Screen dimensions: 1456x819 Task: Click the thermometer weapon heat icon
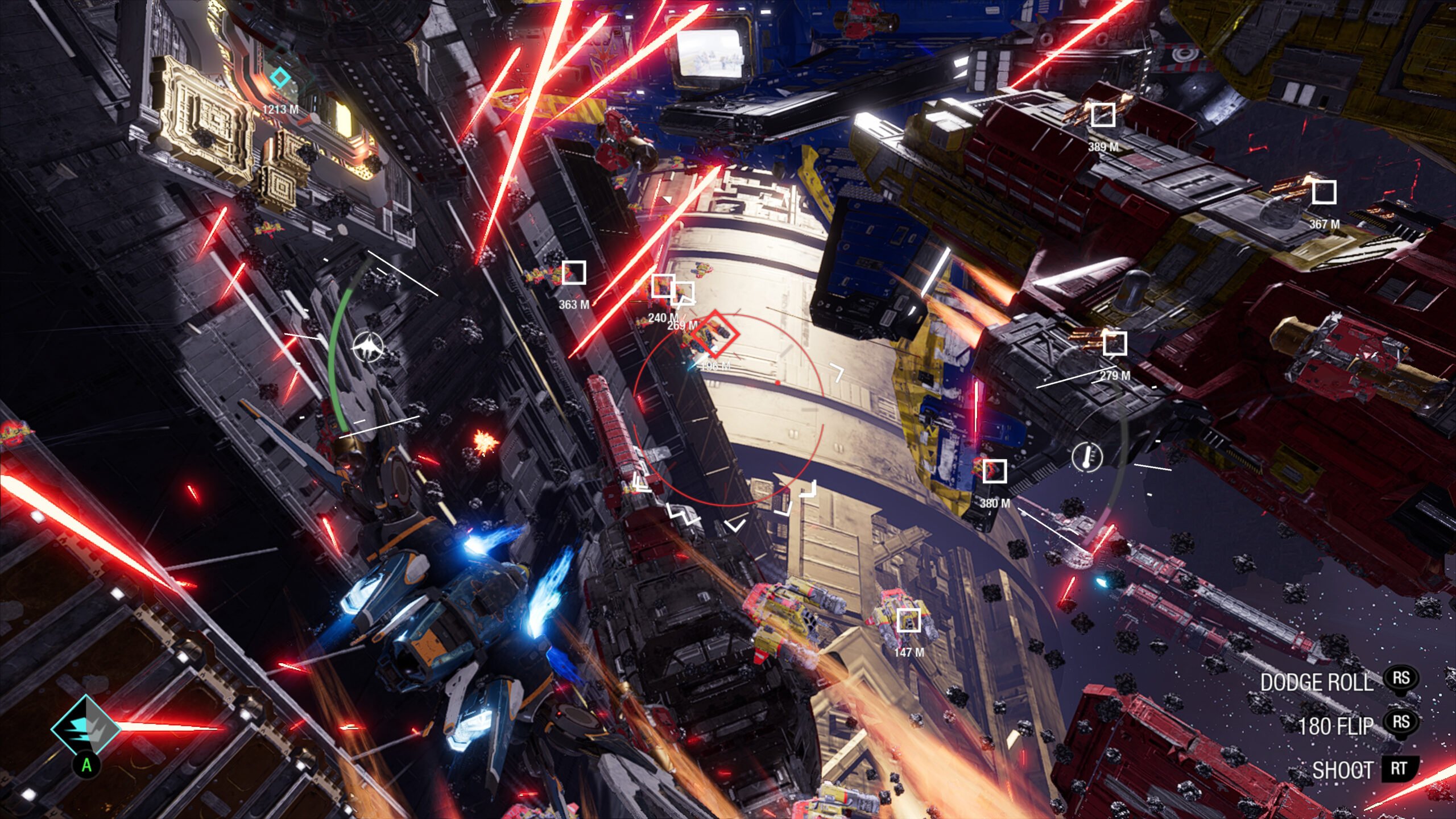tap(1087, 457)
